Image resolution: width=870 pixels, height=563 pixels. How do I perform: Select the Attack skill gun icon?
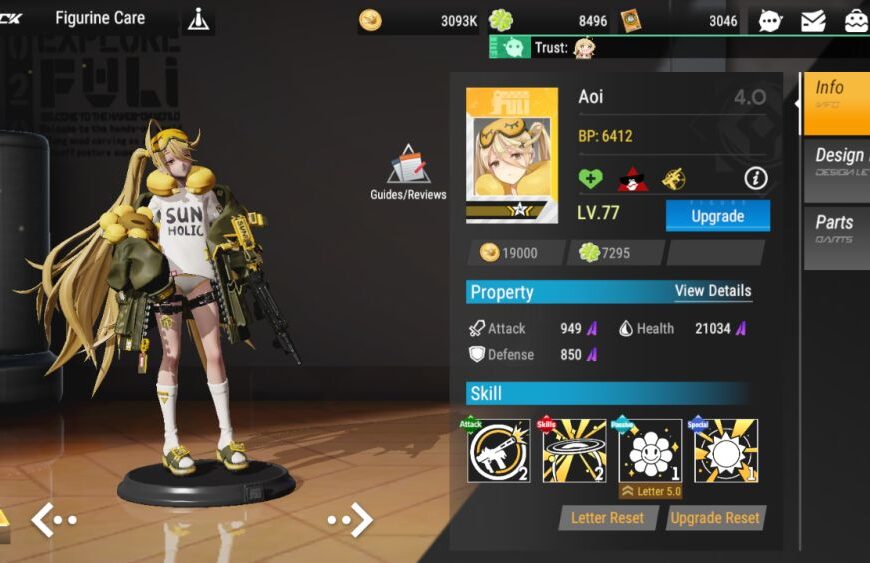(x=499, y=451)
